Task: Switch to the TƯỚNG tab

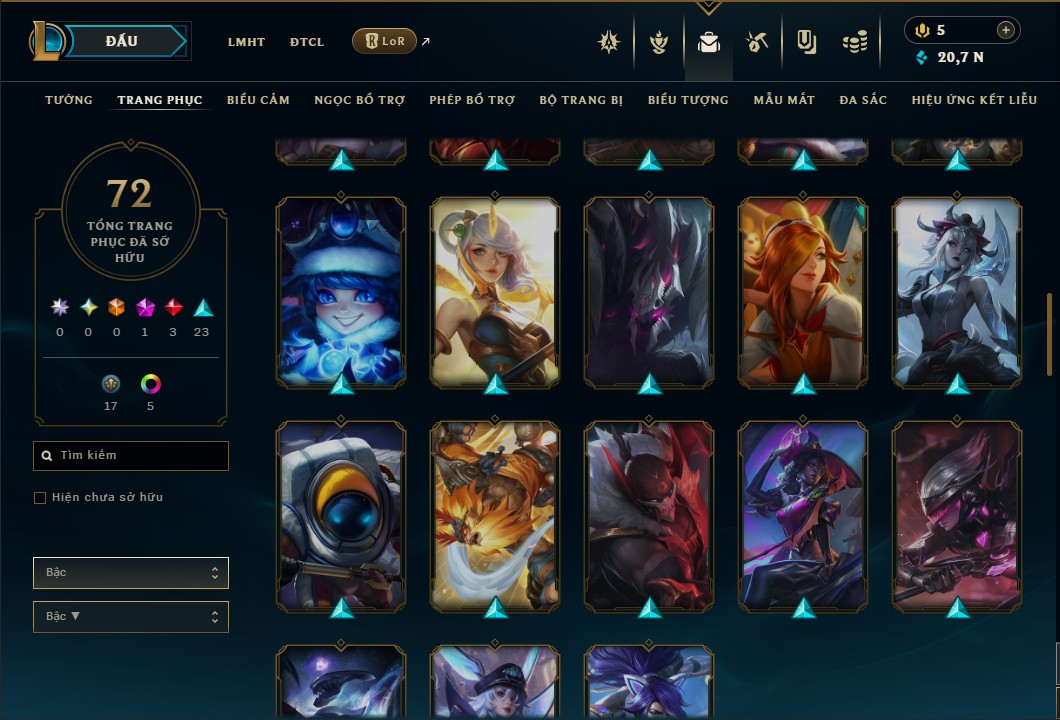Action: click(x=69, y=100)
